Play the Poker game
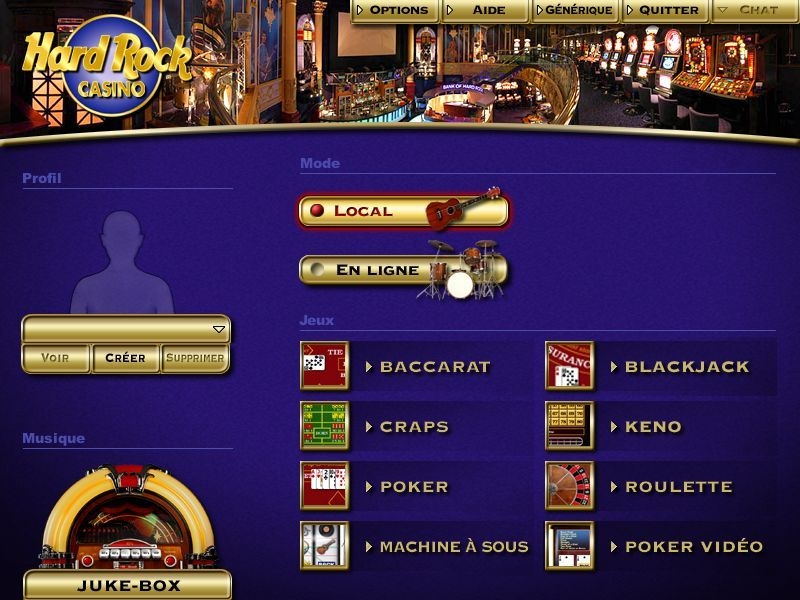 (x=413, y=487)
